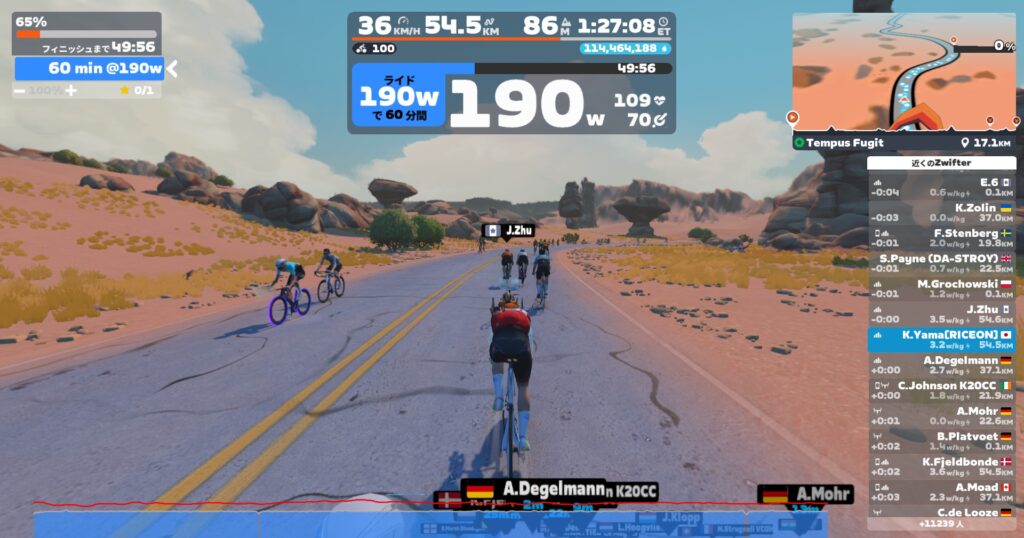The image size is (1024, 538).
Task: Select A.Moad in the nearby riders list
Action: (941, 492)
